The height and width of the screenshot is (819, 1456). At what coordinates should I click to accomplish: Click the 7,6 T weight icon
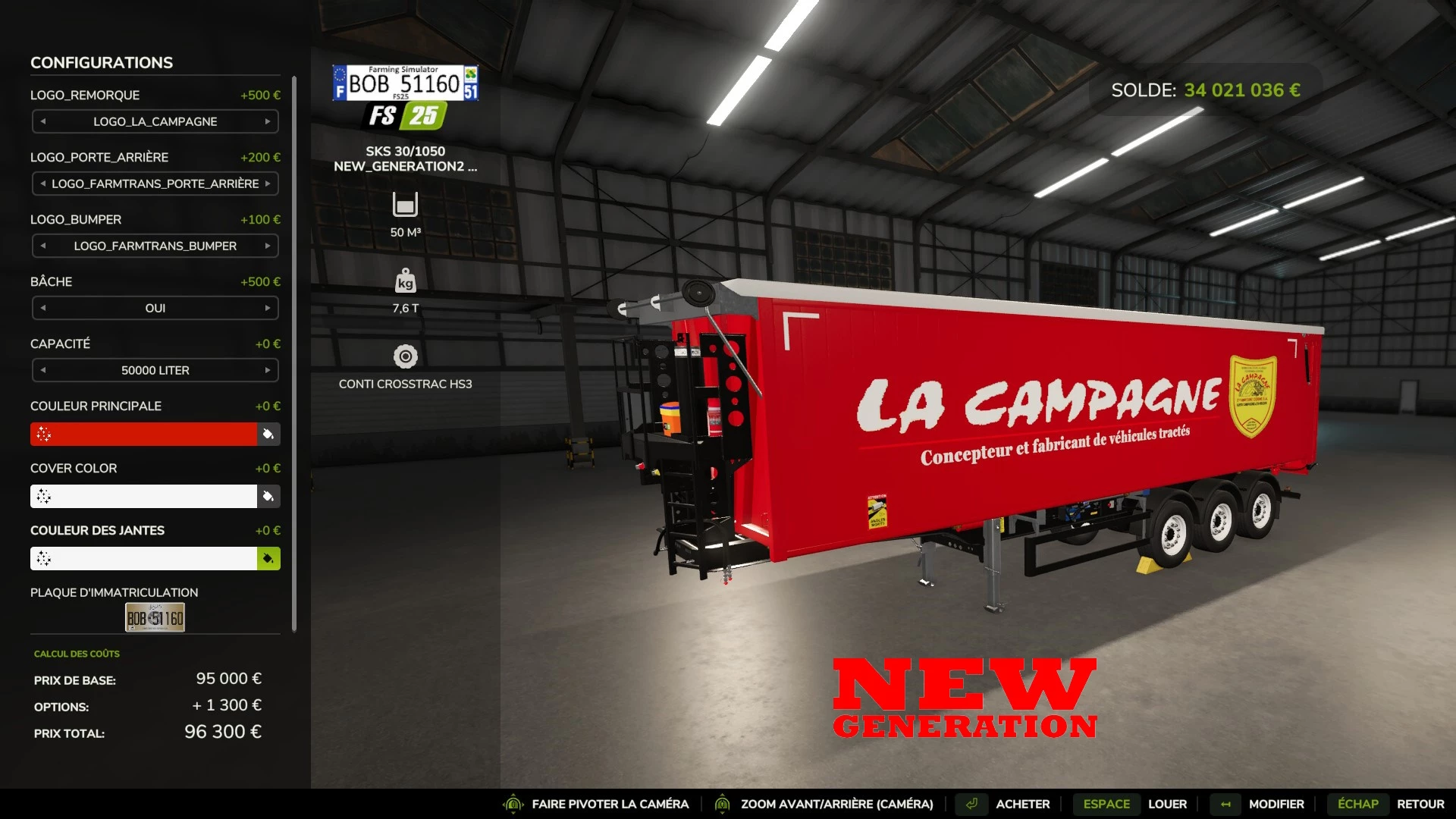pos(406,281)
